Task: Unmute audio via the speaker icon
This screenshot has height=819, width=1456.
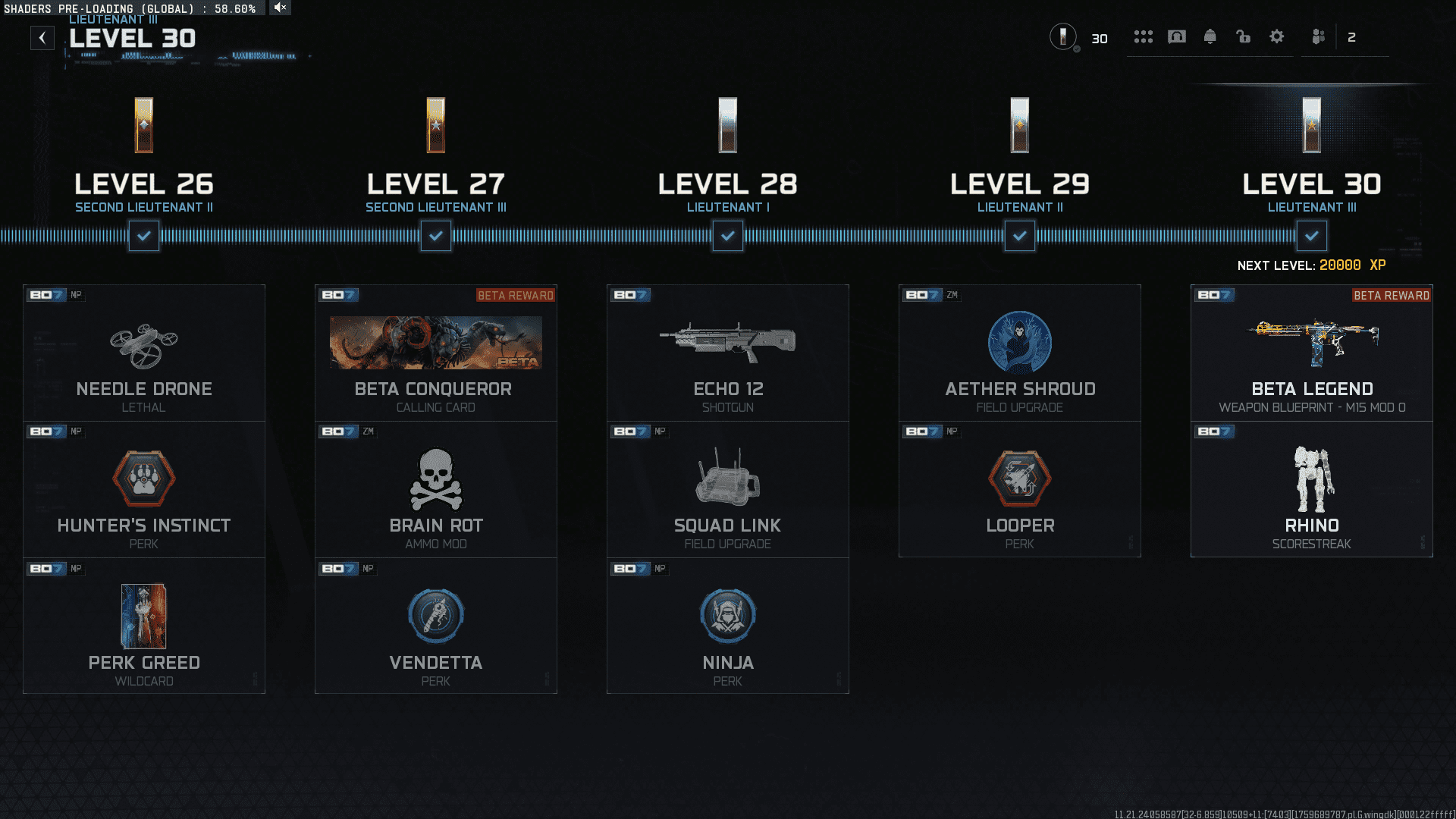Action: (279, 8)
